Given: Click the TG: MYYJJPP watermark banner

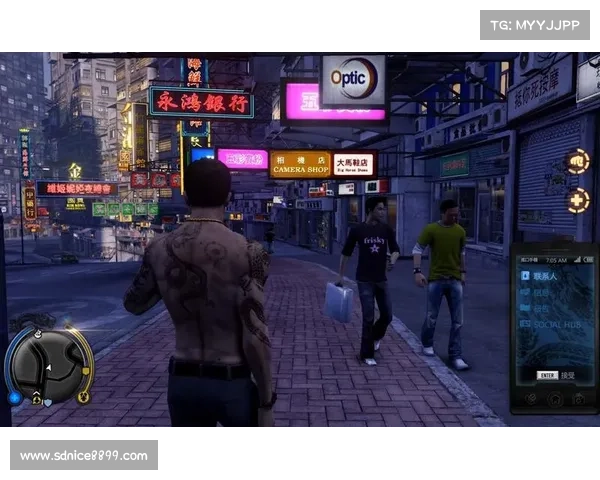Looking at the screenshot, I should click(535, 24).
